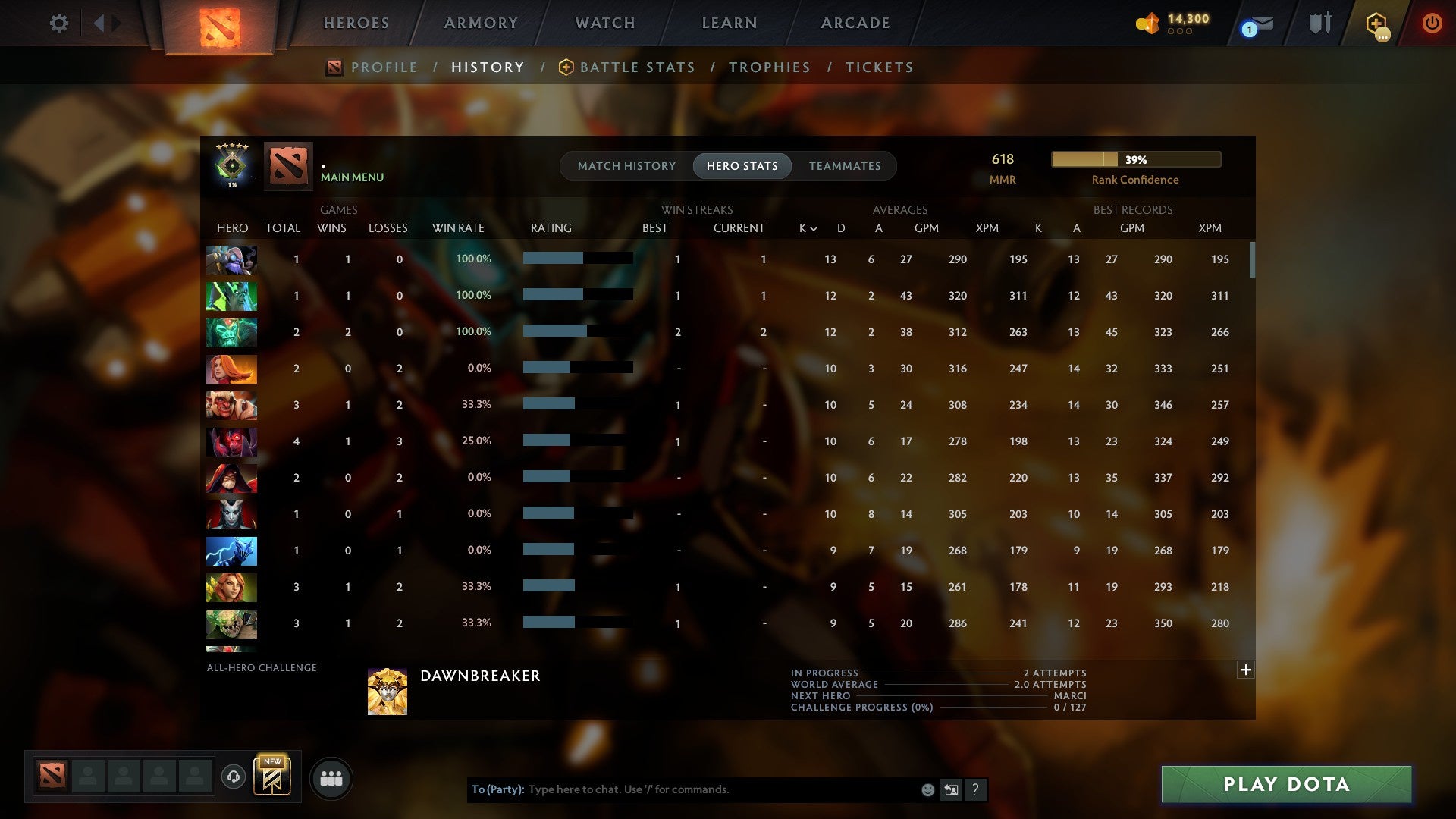Switch to the TEAMMATES tab
Screen dimensions: 1456x819
(845, 166)
